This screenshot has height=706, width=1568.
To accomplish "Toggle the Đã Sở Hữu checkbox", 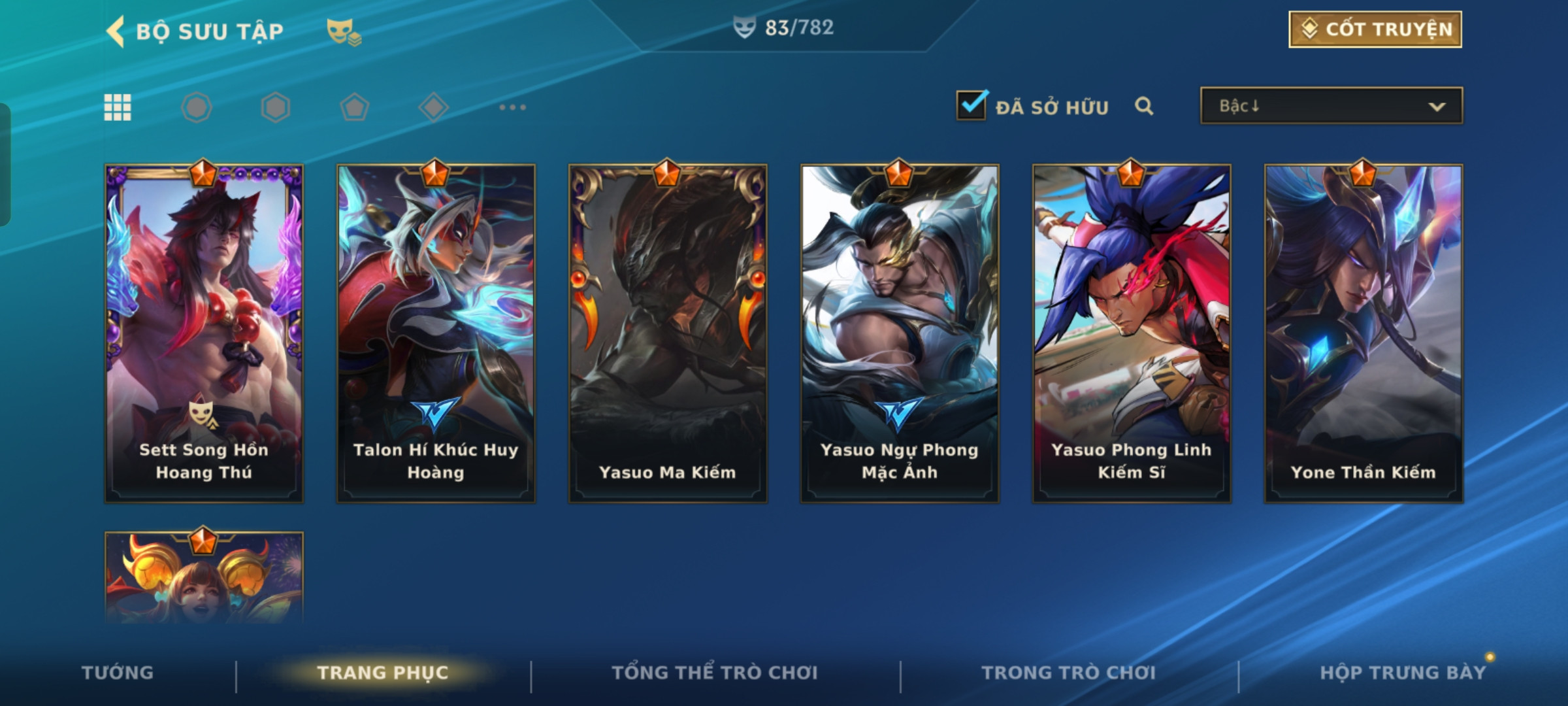I will pos(971,106).
